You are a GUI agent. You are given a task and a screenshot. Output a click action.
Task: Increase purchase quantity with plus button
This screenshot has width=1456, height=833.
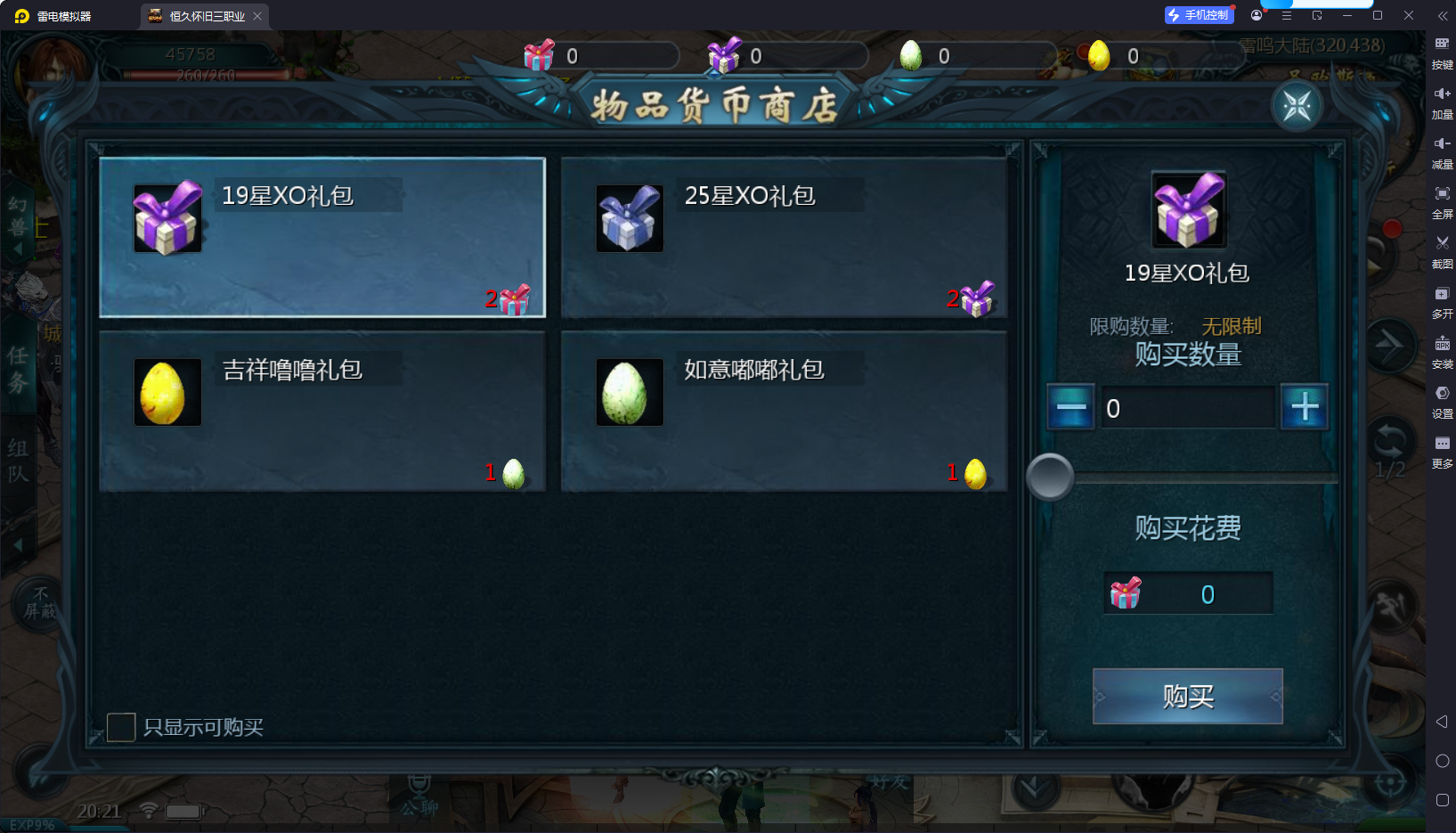(1304, 407)
